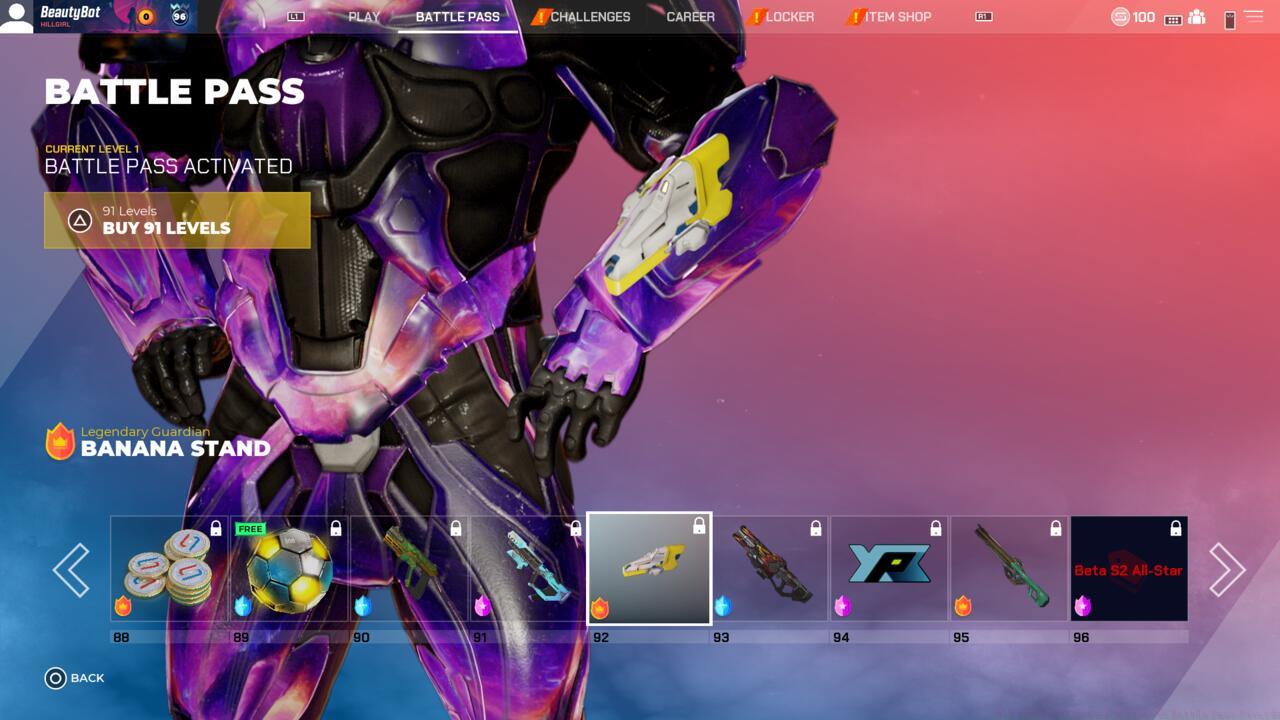Choose the free soccer ball reward
The height and width of the screenshot is (720, 1280).
point(289,568)
